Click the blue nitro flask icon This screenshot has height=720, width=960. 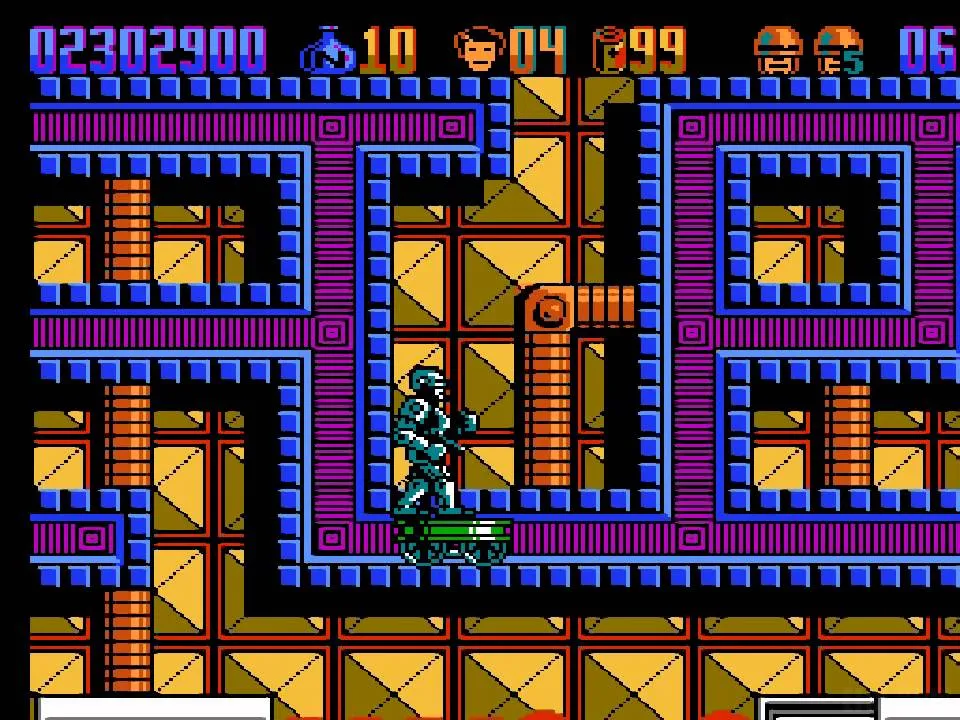pos(327,50)
